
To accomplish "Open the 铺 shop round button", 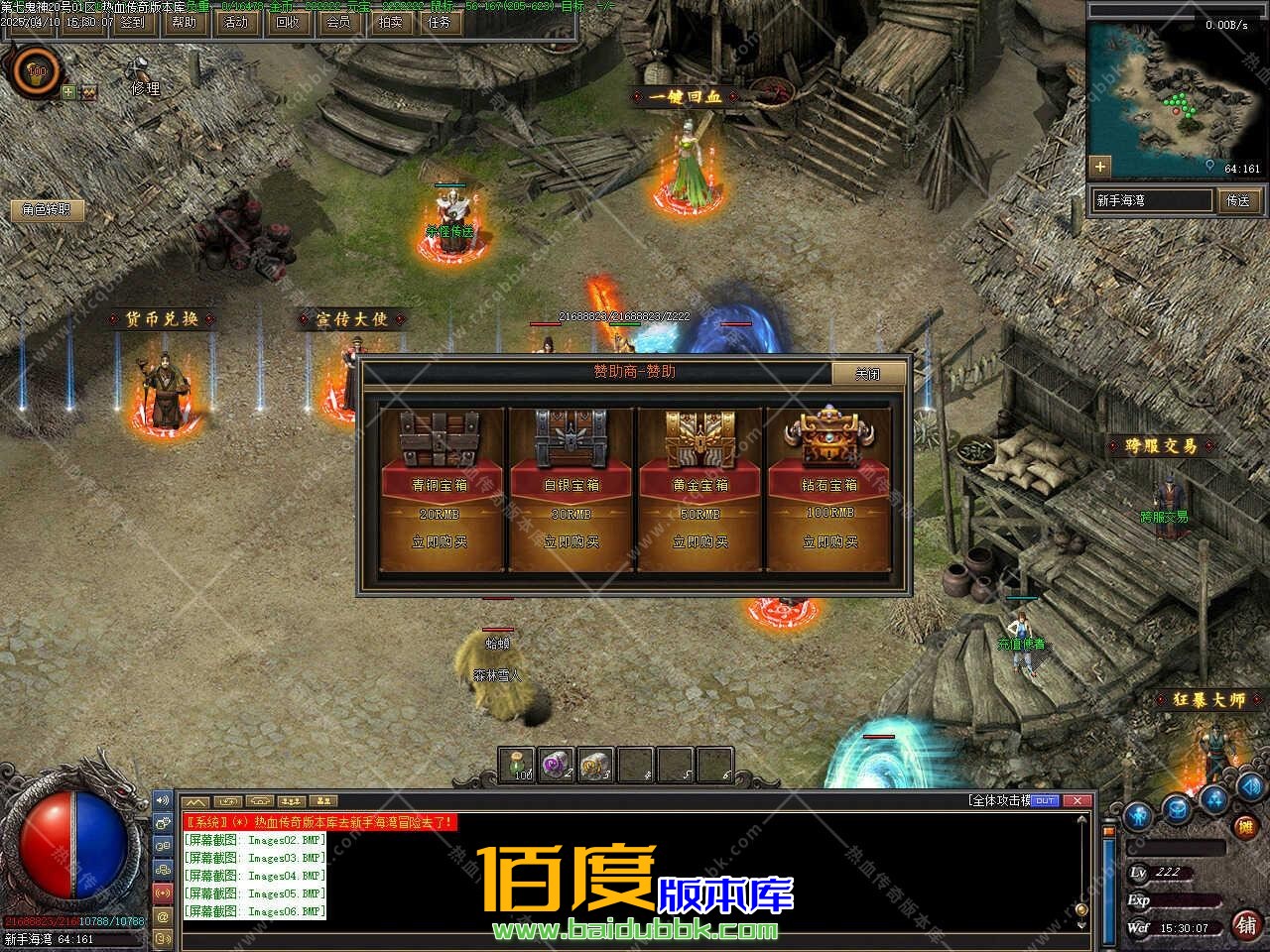I will tap(1245, 924).
